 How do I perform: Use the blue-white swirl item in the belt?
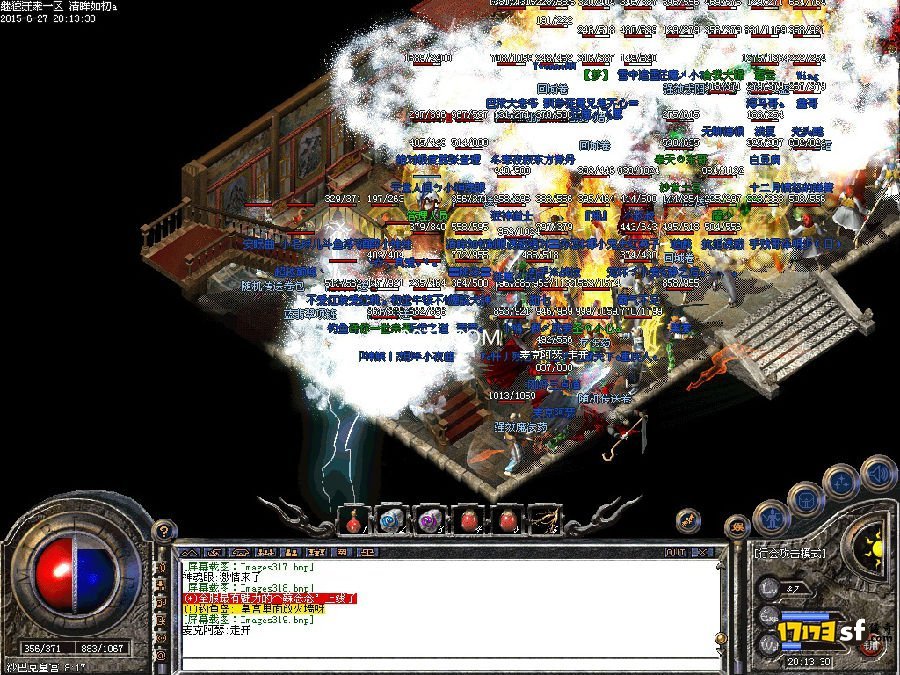point(389,520)
